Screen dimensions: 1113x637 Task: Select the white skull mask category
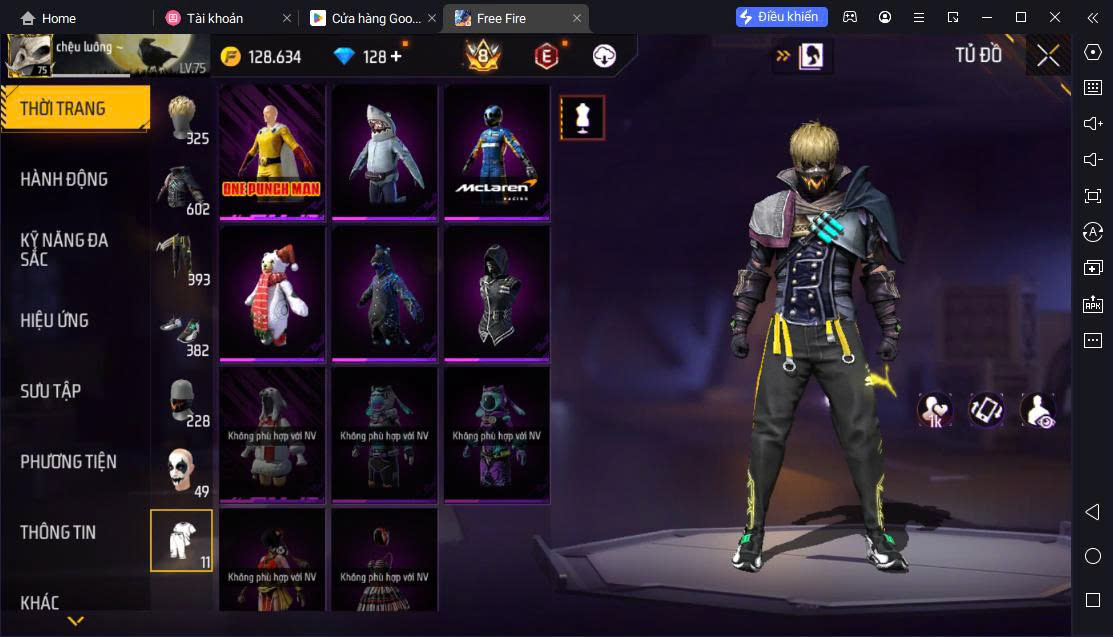click(182, 470)
